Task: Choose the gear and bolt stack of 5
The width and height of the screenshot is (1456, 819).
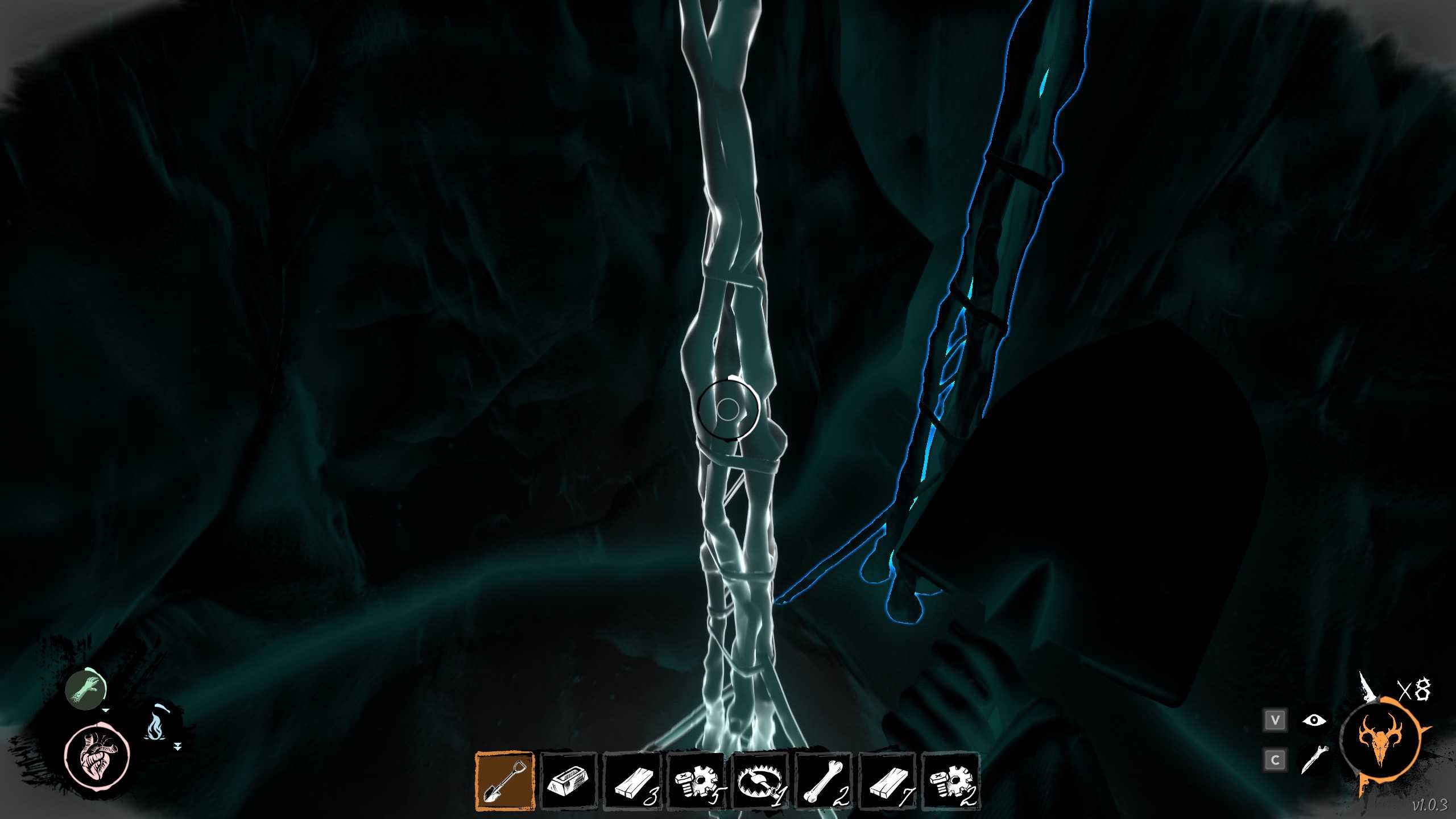Action: 696,781
